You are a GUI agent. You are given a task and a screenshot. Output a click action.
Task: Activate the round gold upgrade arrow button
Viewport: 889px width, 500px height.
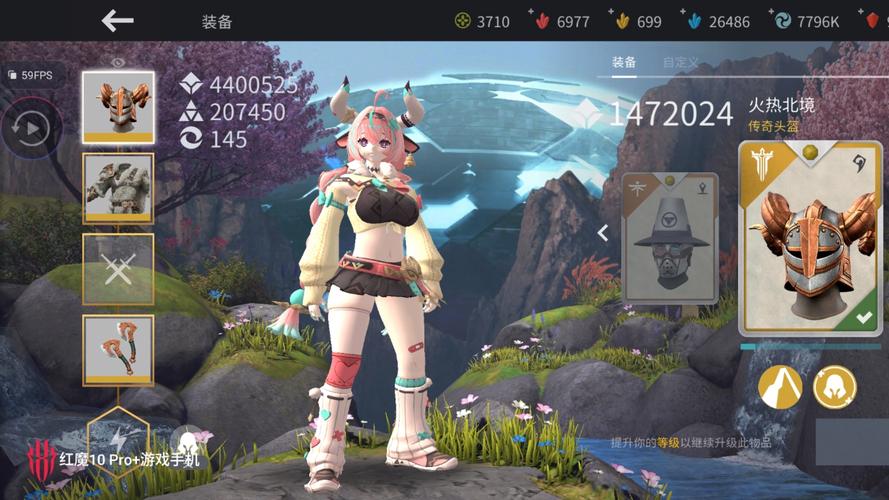[x=781, y=387]
